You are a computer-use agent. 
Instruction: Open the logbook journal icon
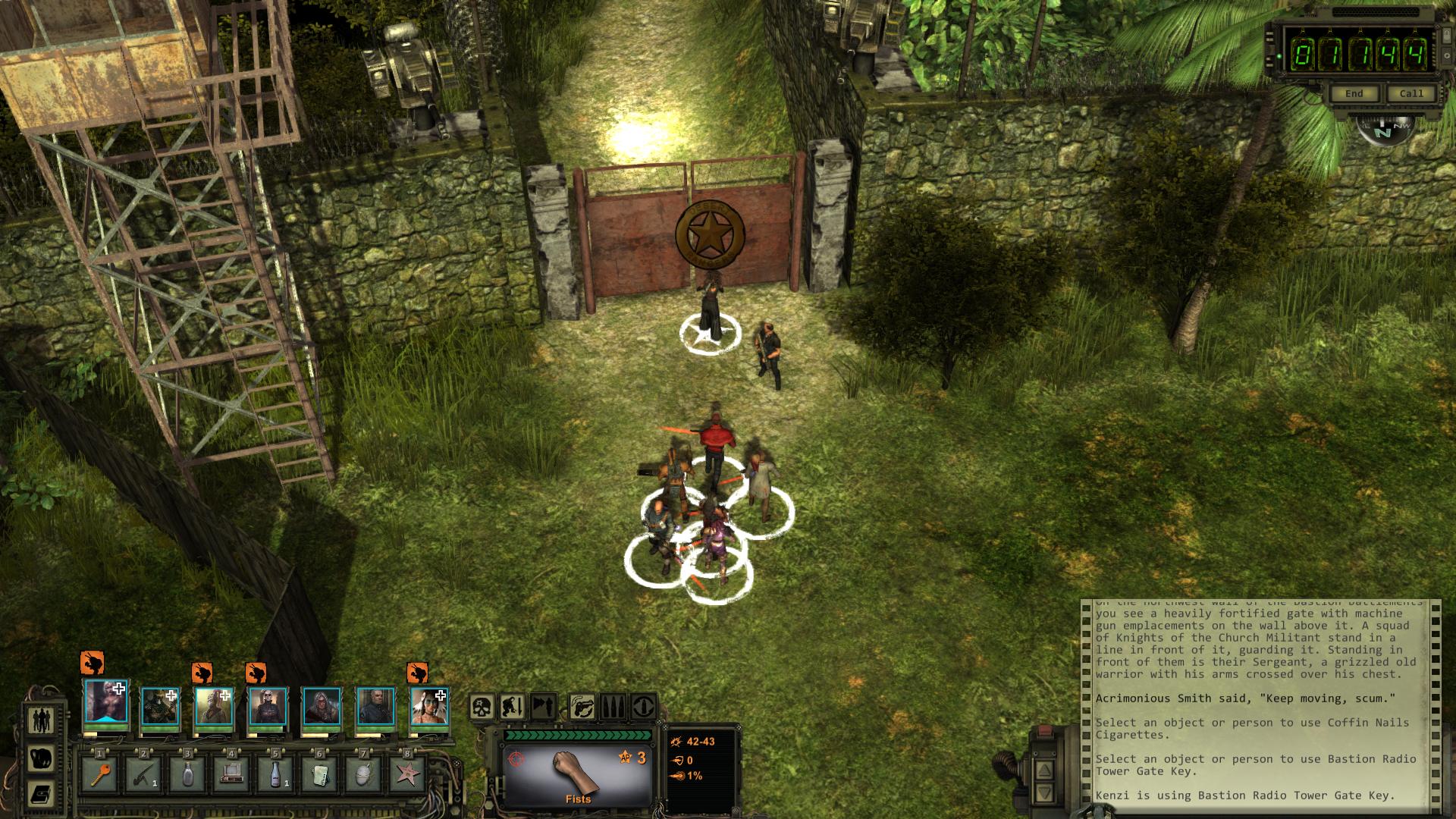point(42,794)
